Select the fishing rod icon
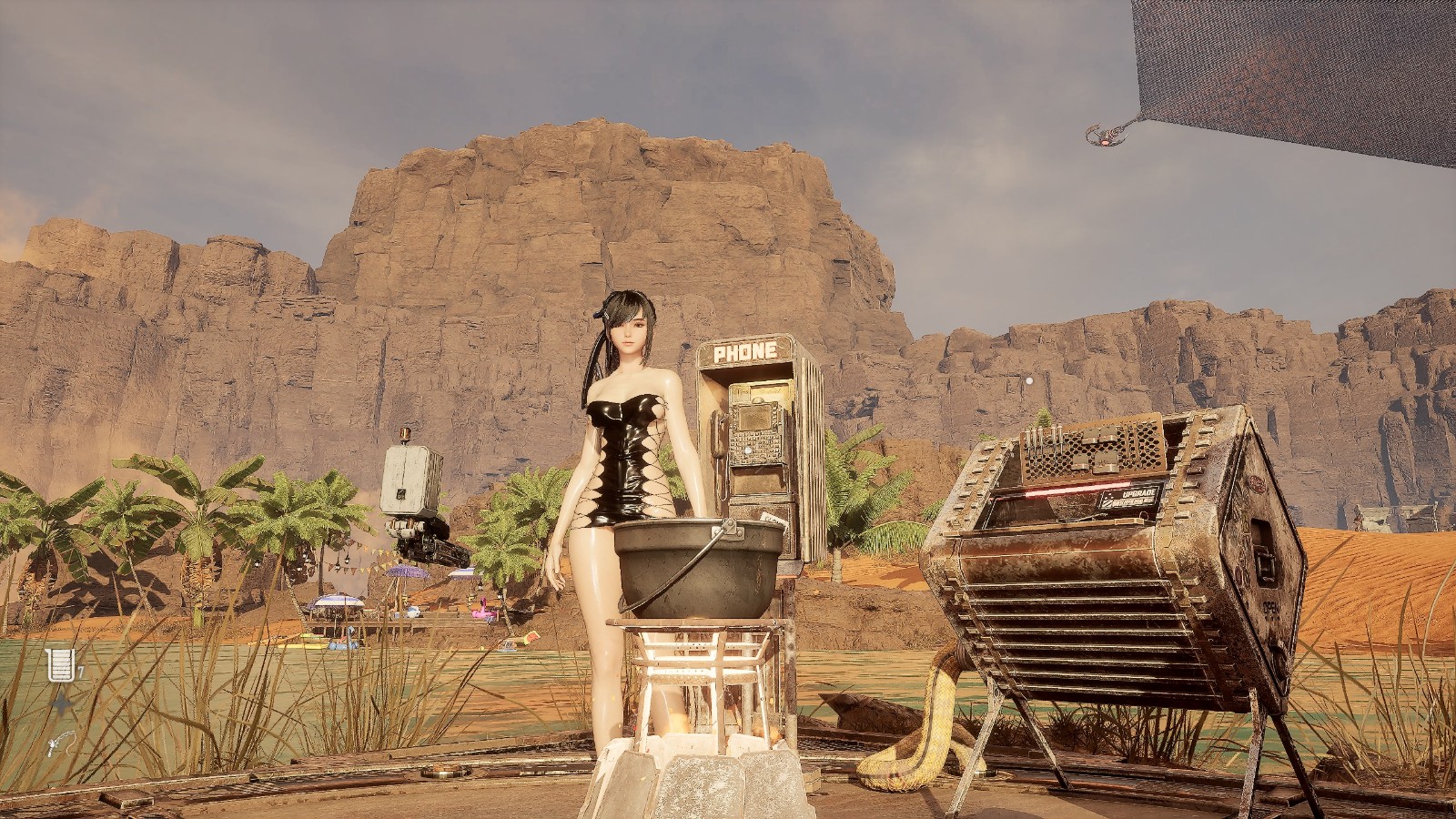Viewport: 1456px width, 819px height. click(62, 744)
